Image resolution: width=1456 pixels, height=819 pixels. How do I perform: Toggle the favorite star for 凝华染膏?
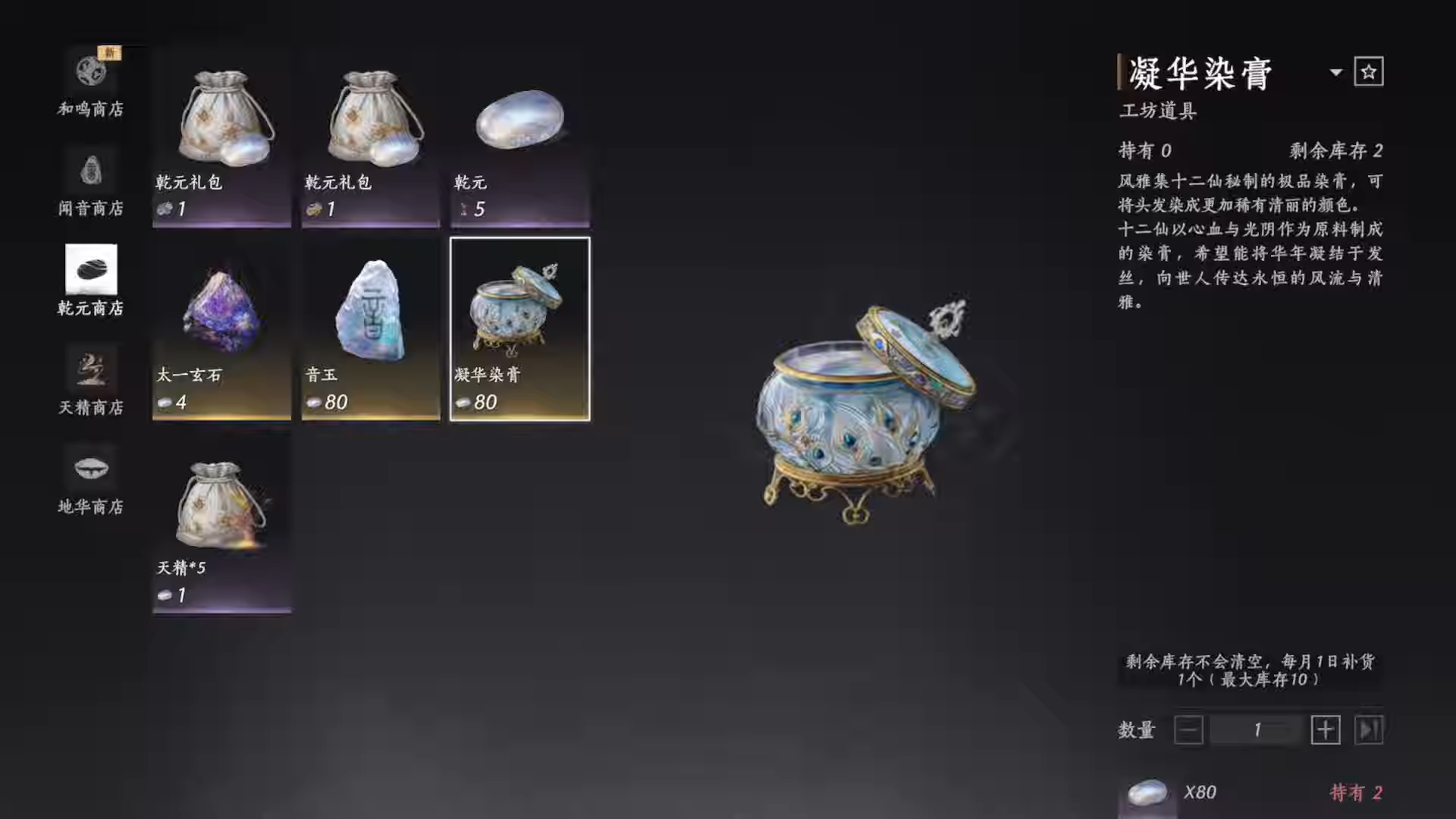tap(1369, 71)
